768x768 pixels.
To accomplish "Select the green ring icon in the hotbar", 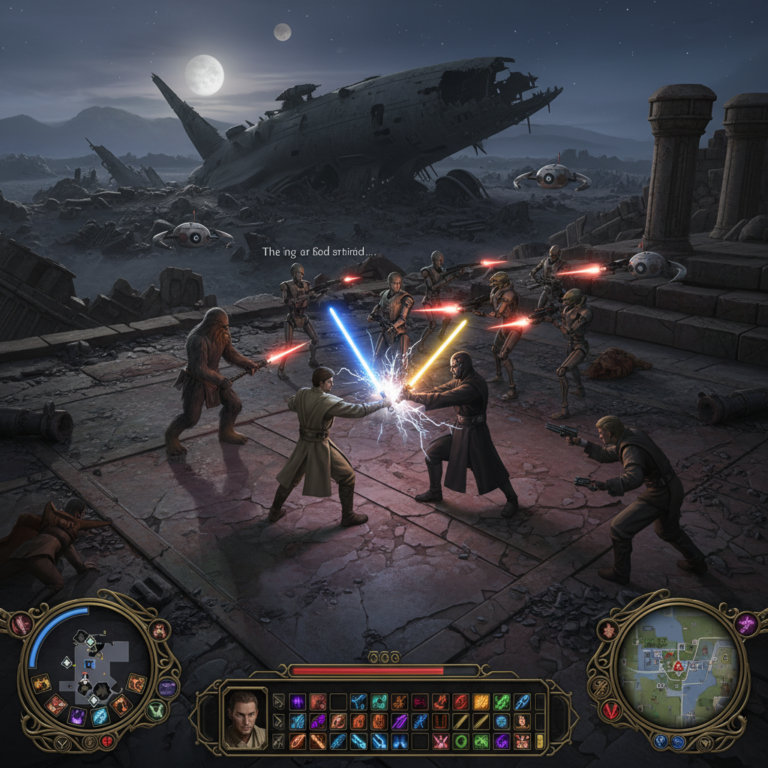I will (x=461, y=741).
